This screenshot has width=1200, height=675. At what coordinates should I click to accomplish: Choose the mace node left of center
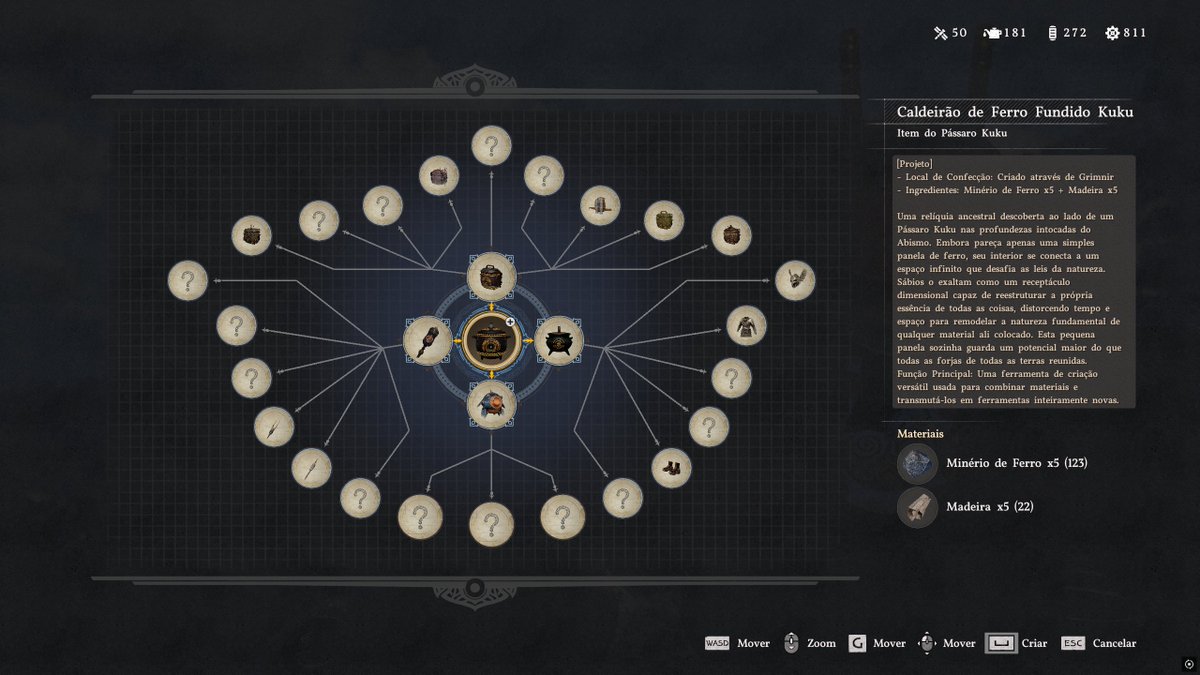428,340
